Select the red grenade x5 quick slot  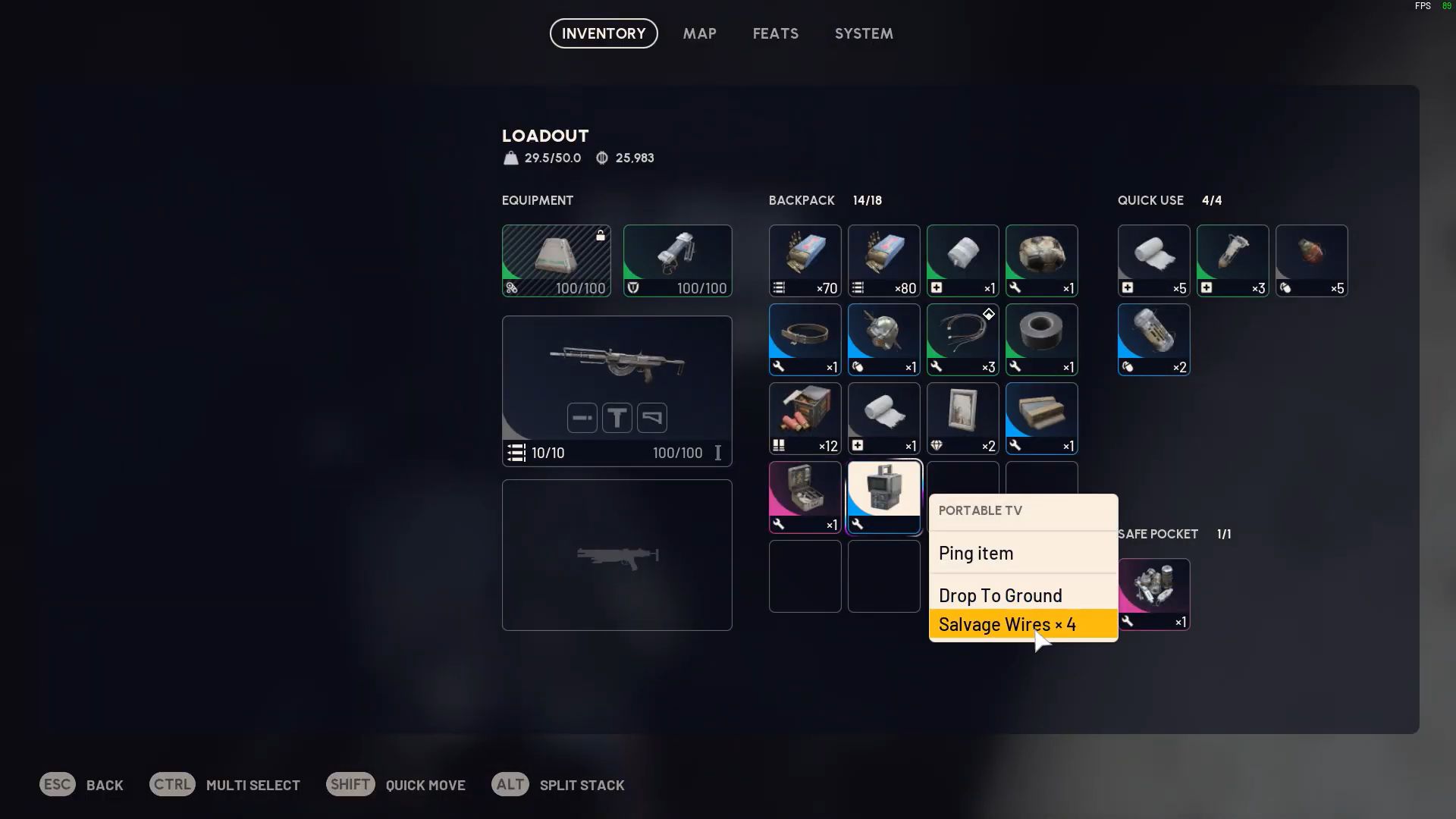point(1311,261)
